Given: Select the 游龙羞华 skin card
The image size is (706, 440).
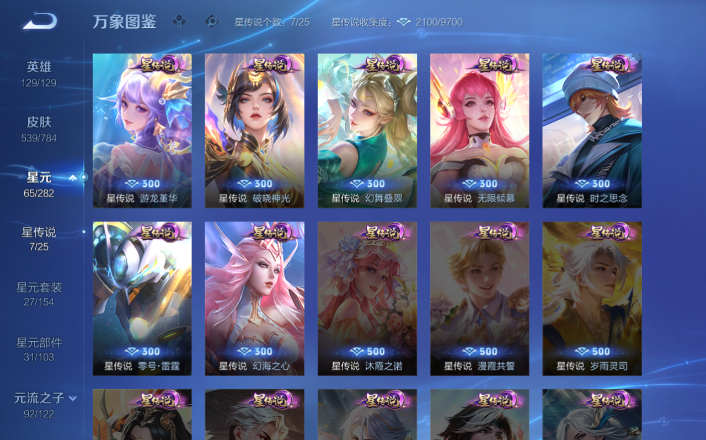Looking at the screenshot, I should pyautogui.click(x=142, y=128).
